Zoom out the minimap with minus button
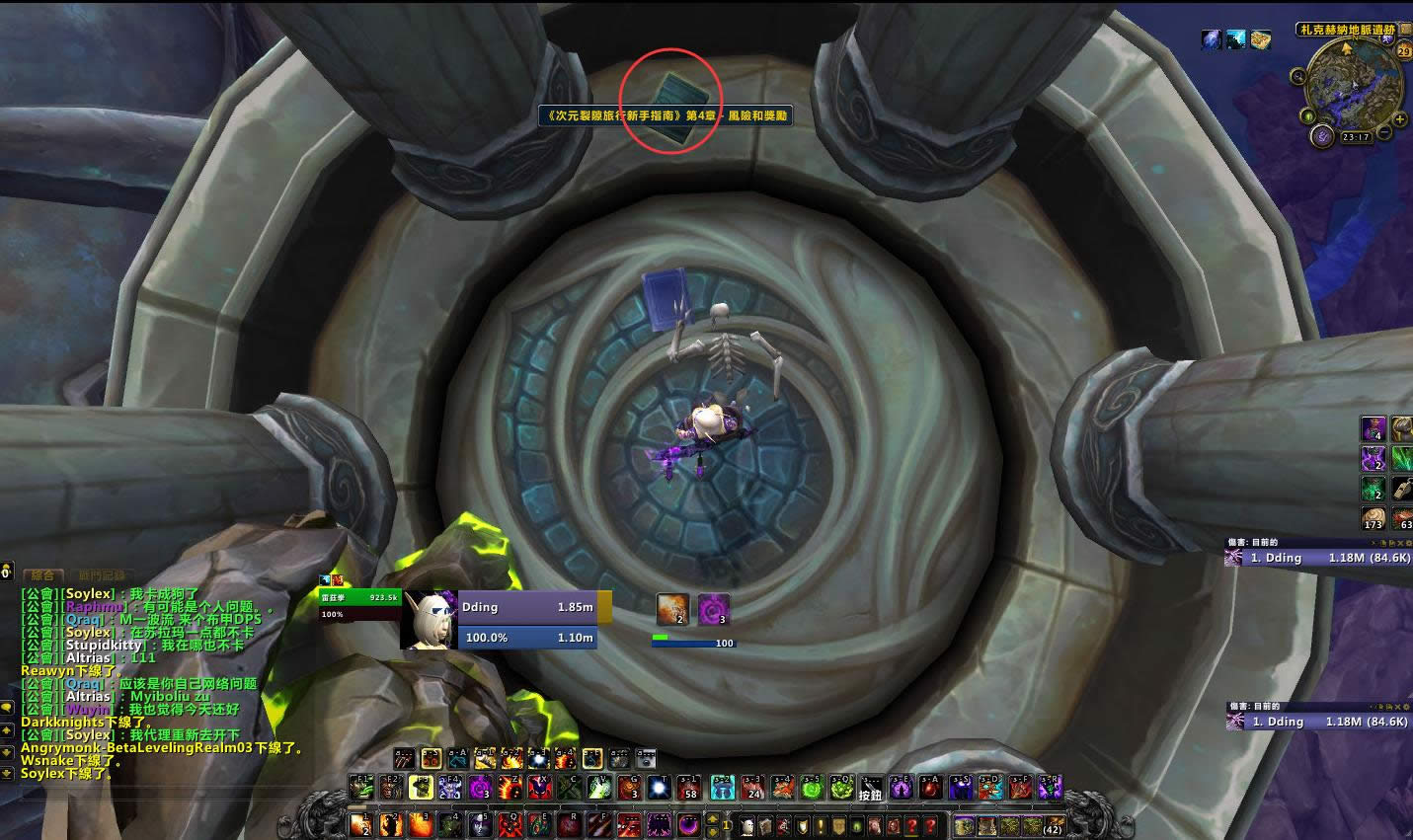 [x=1384, y=132]
